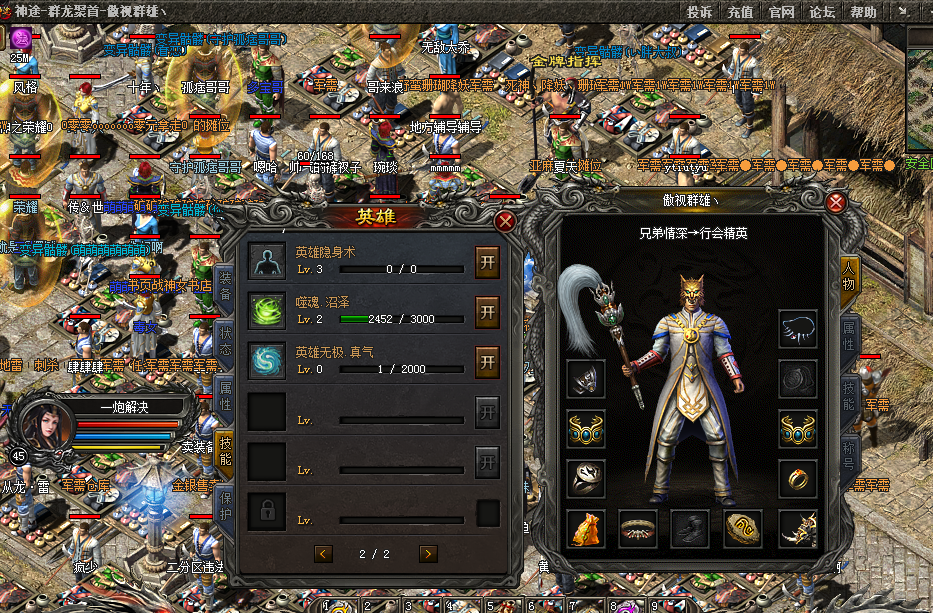Open the 论坛 forum link
Screen dimensions: 933x613
coord(822,12)
